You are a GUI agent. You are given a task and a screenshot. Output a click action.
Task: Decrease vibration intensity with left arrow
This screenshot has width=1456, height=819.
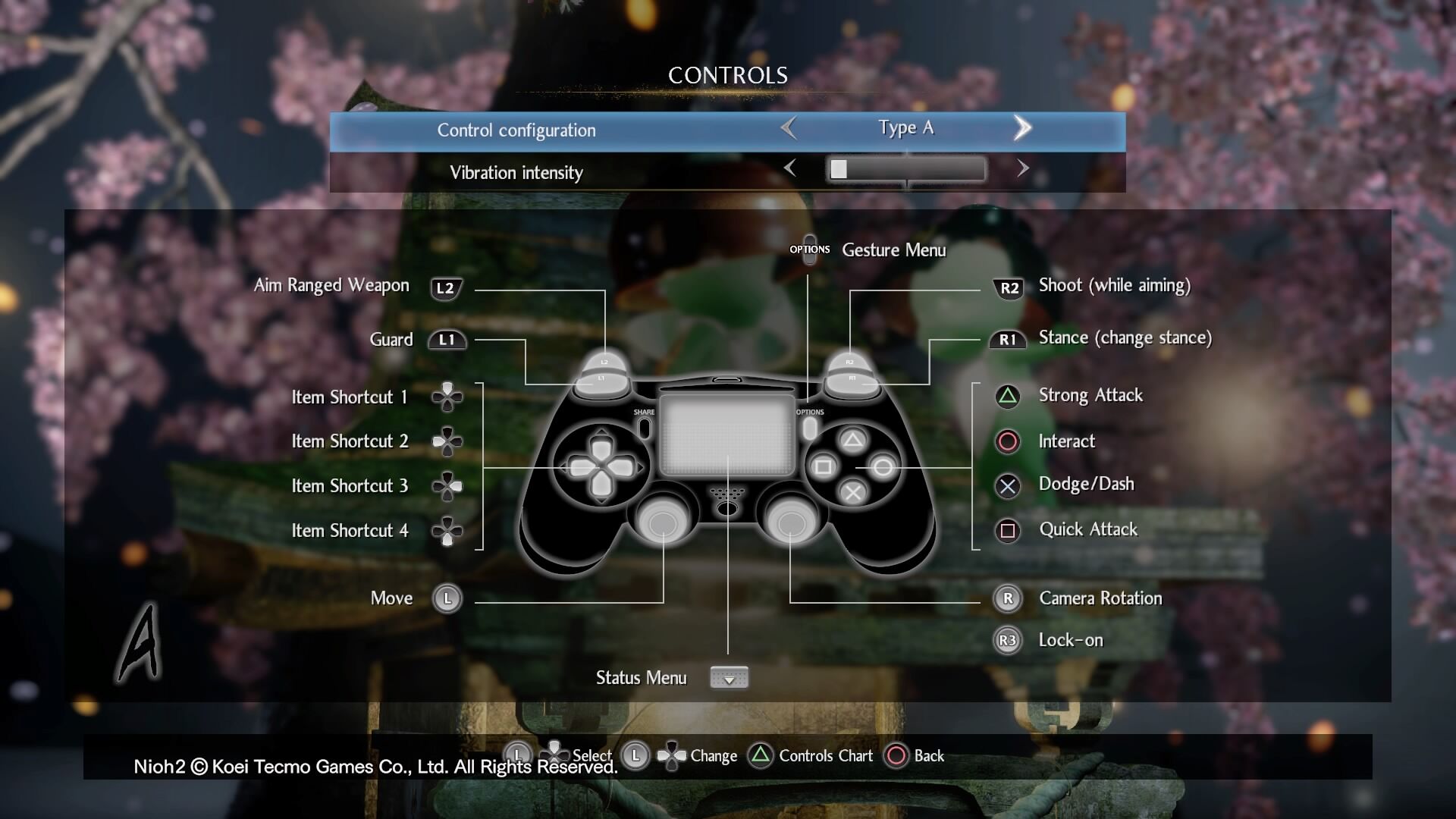789,168
